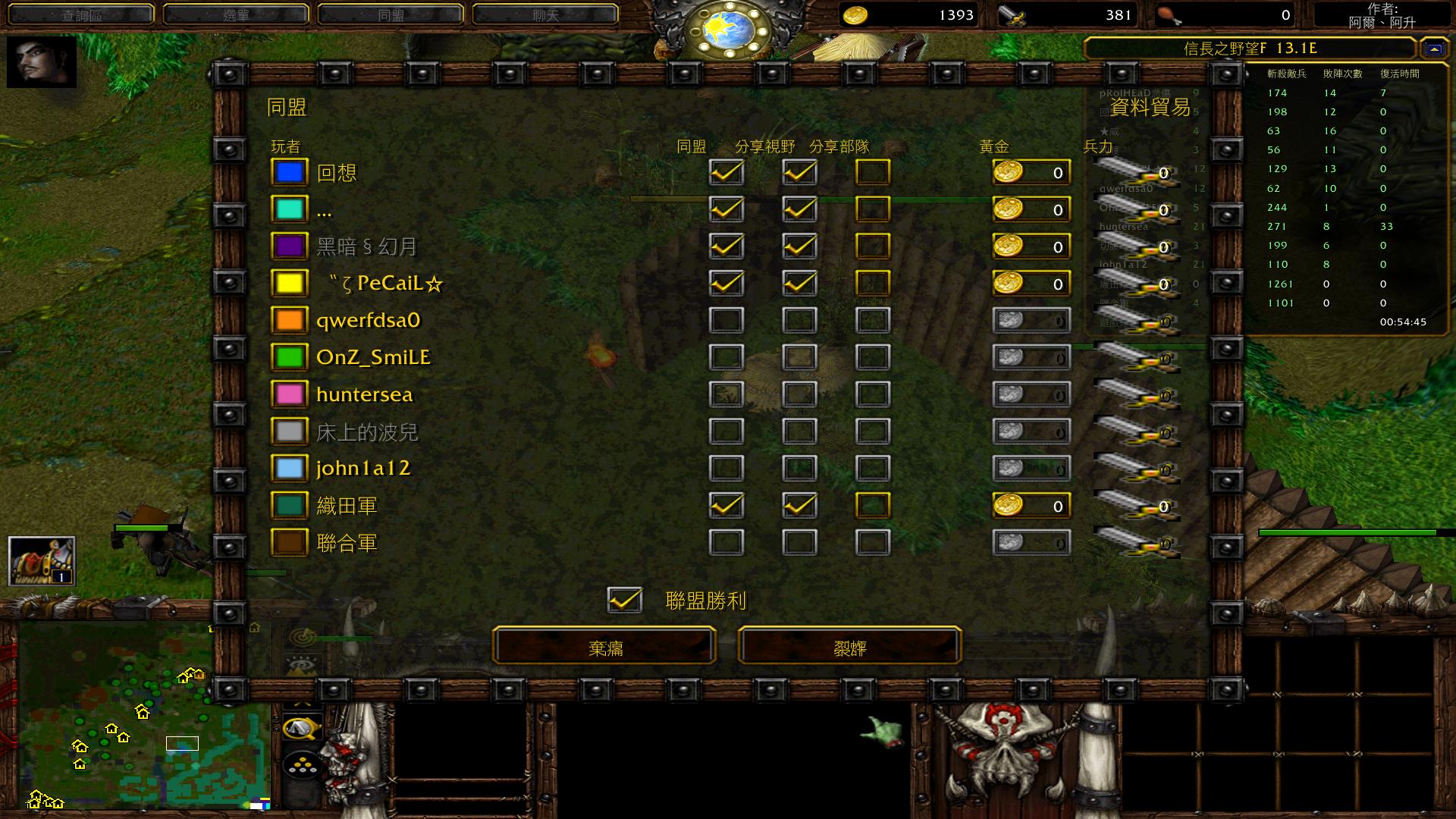1456x819 pixels.
Task: Toggle the 聯盟勝利 allied victory checkbox
Action: tap(625, 601)
